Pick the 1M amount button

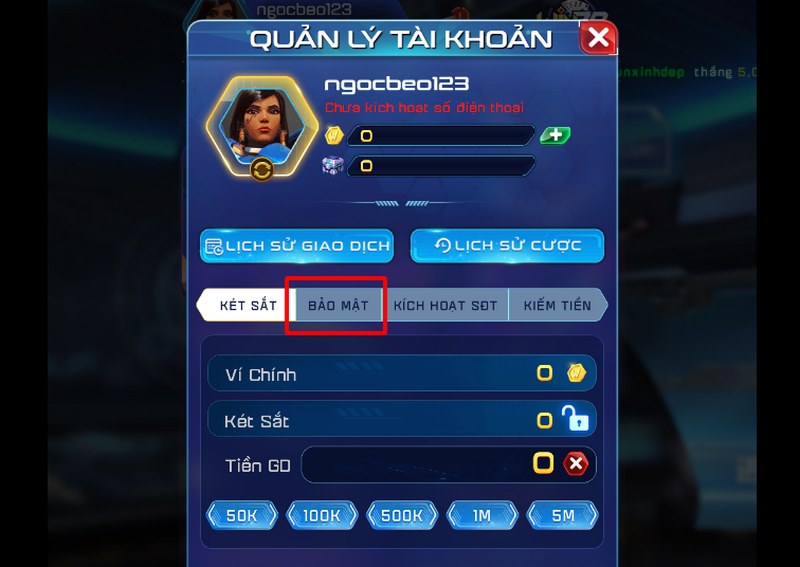pyautogui.click(x=482, y=515)
